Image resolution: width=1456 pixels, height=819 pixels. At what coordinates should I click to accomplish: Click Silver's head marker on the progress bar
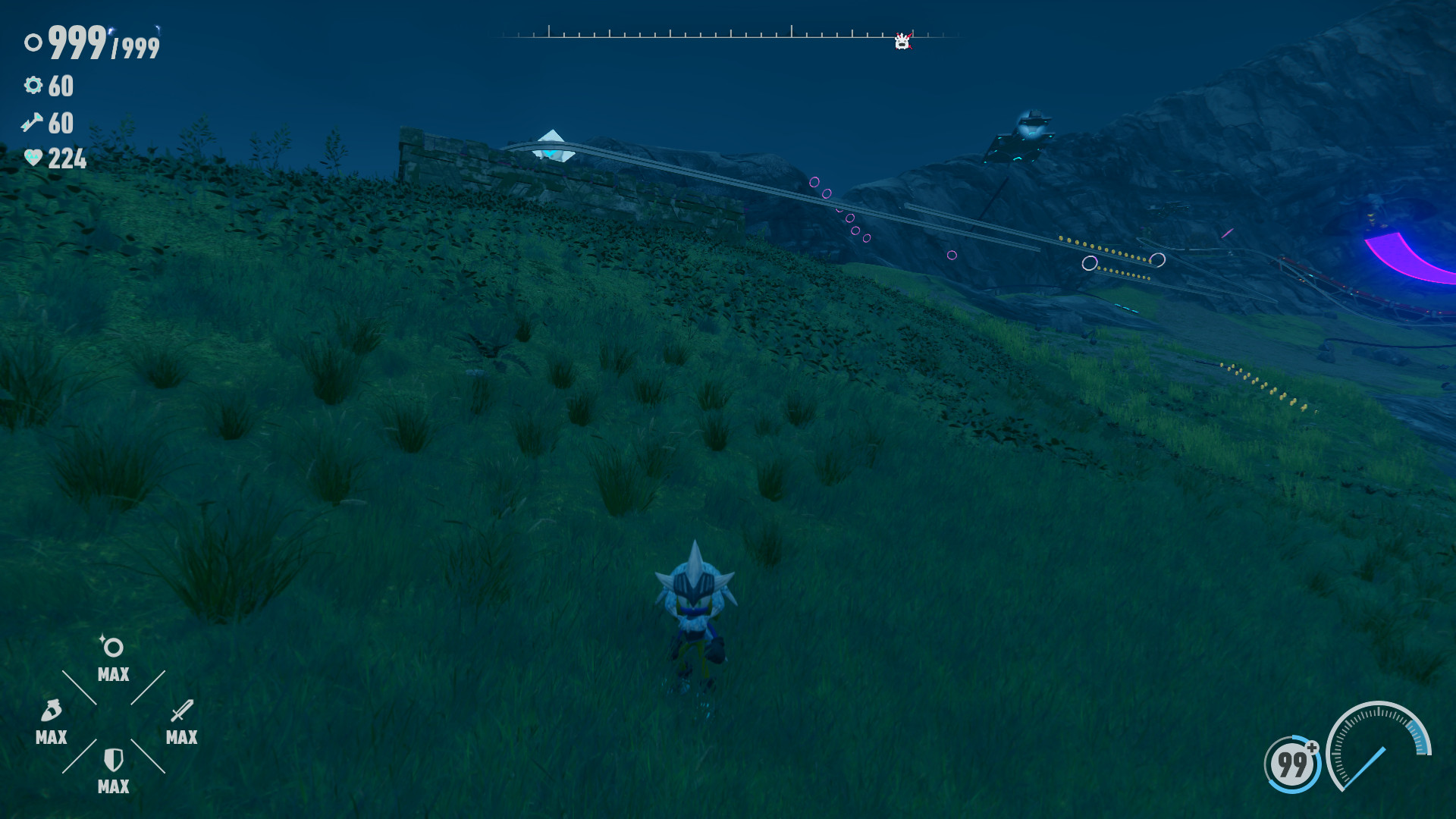[x=902, y=42]
